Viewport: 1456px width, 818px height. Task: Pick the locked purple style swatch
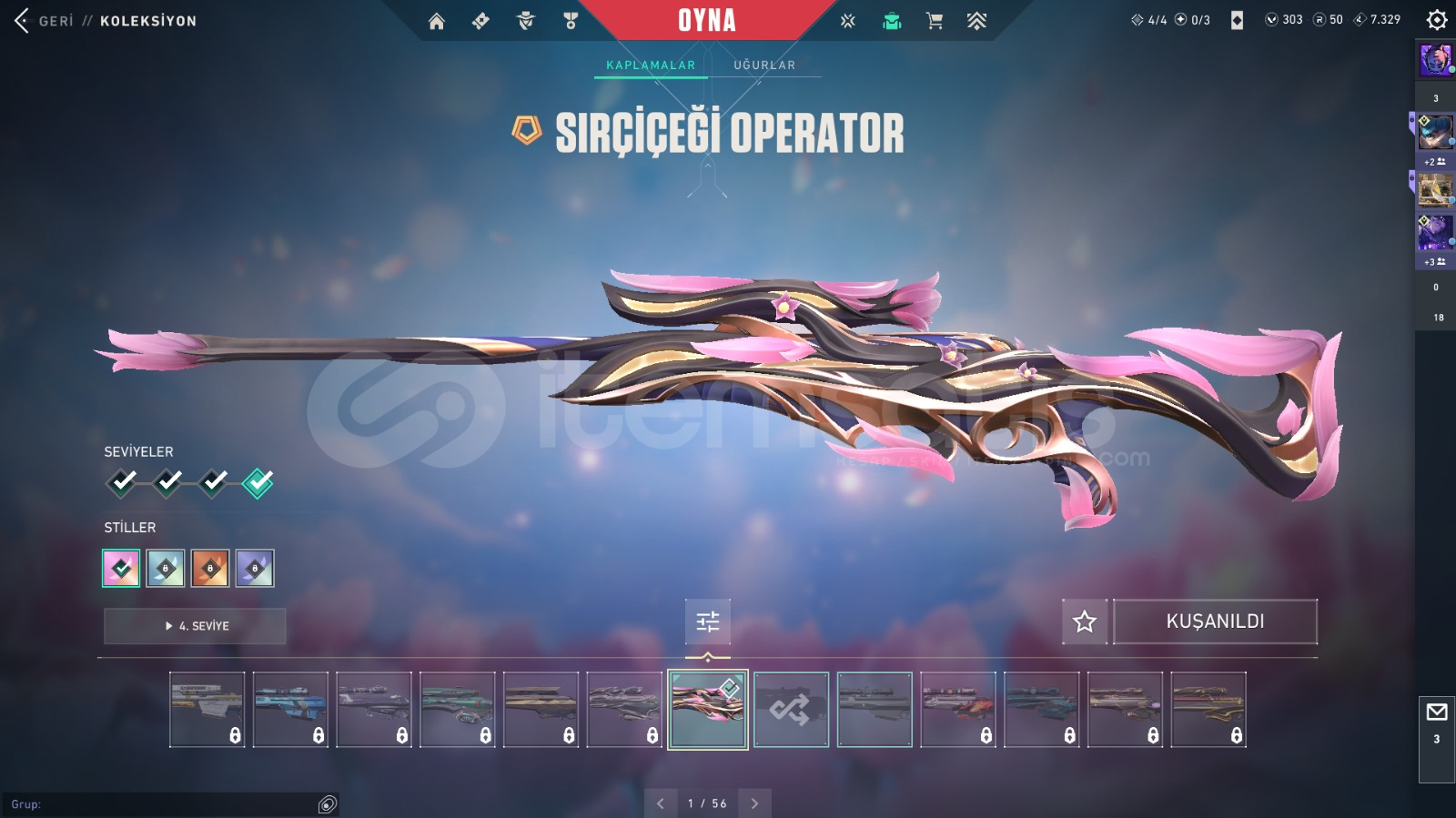click(x=255, y=569)
